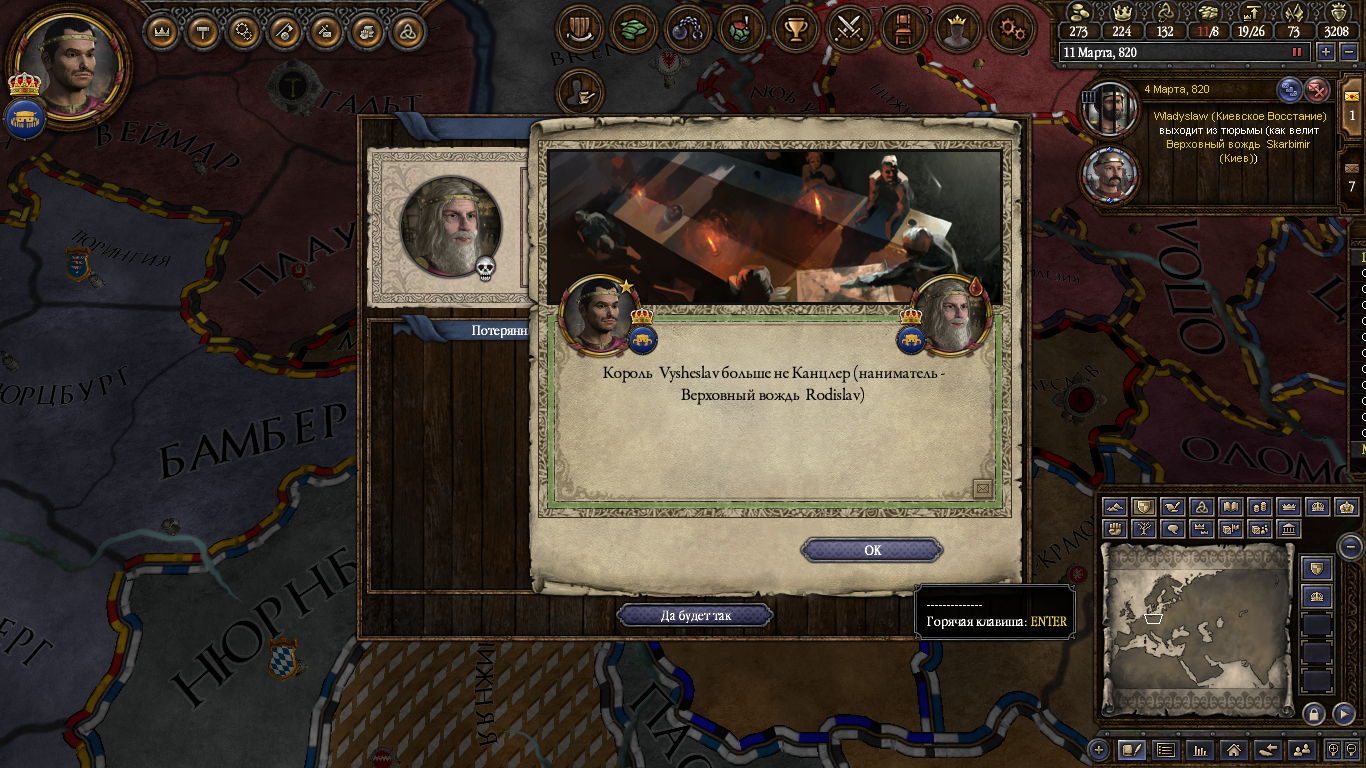Image resolution: width=1366 pixels, height=768 pixels.
Task: Confirm the chancellor notice with OK
Action: coord(872,550)
